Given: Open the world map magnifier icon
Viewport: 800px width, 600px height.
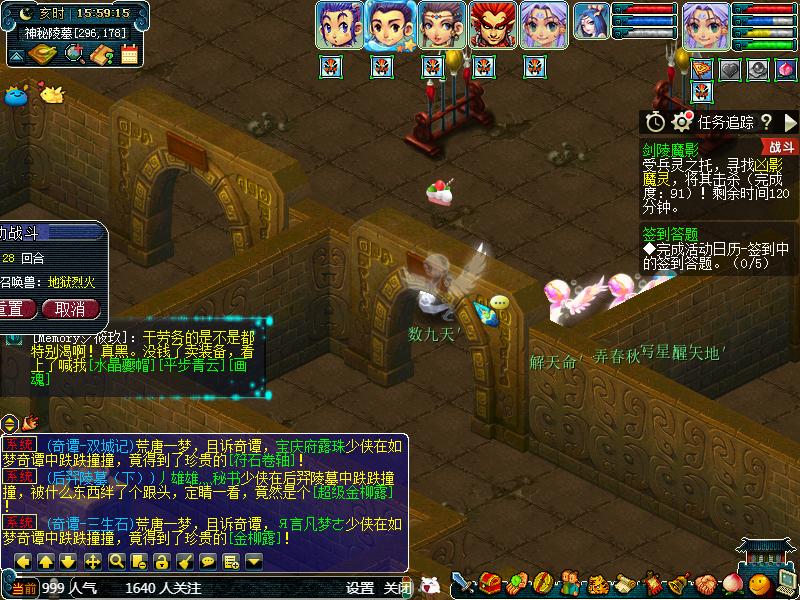Looking at the screenshot, I should [73, 54].
